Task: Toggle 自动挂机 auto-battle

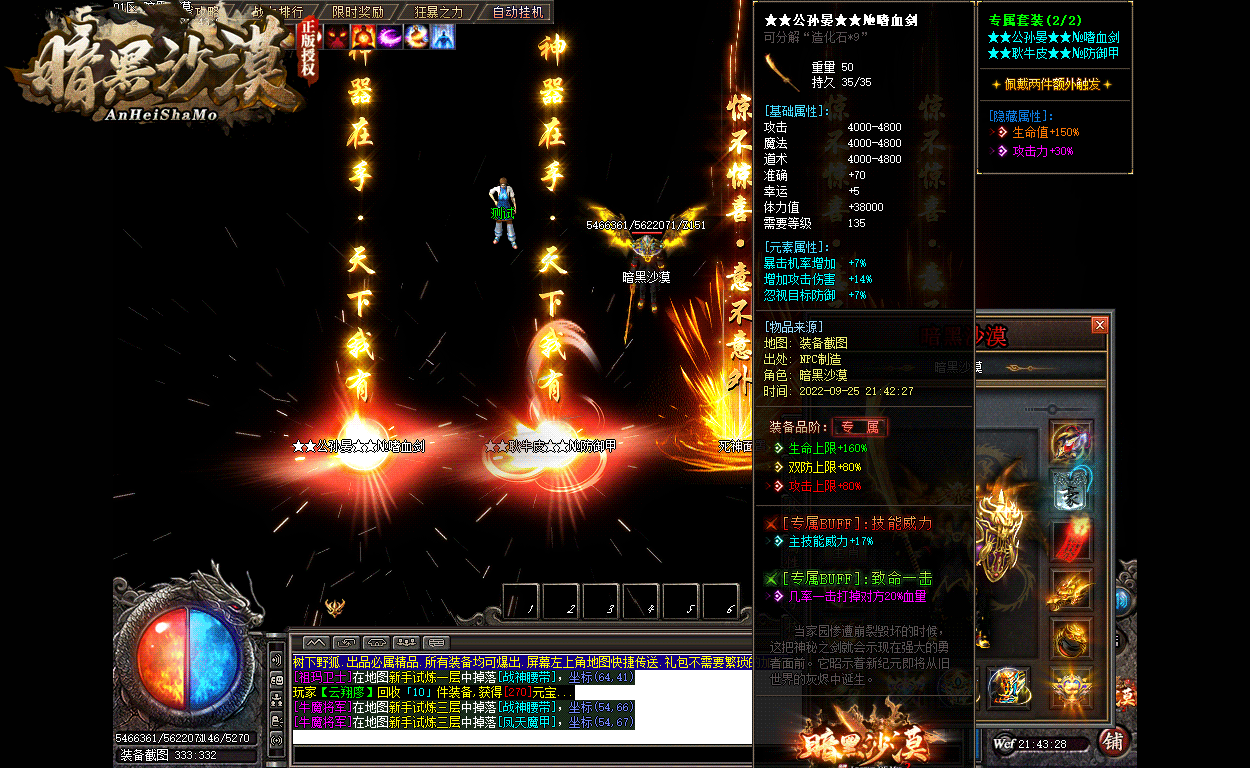Action: tap(518, 12)
